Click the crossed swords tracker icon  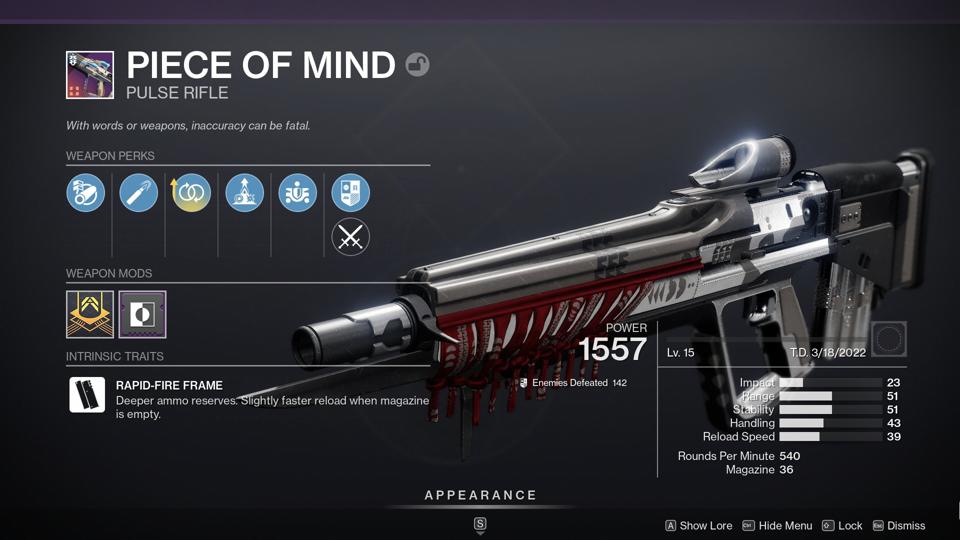tap(350, 237)
